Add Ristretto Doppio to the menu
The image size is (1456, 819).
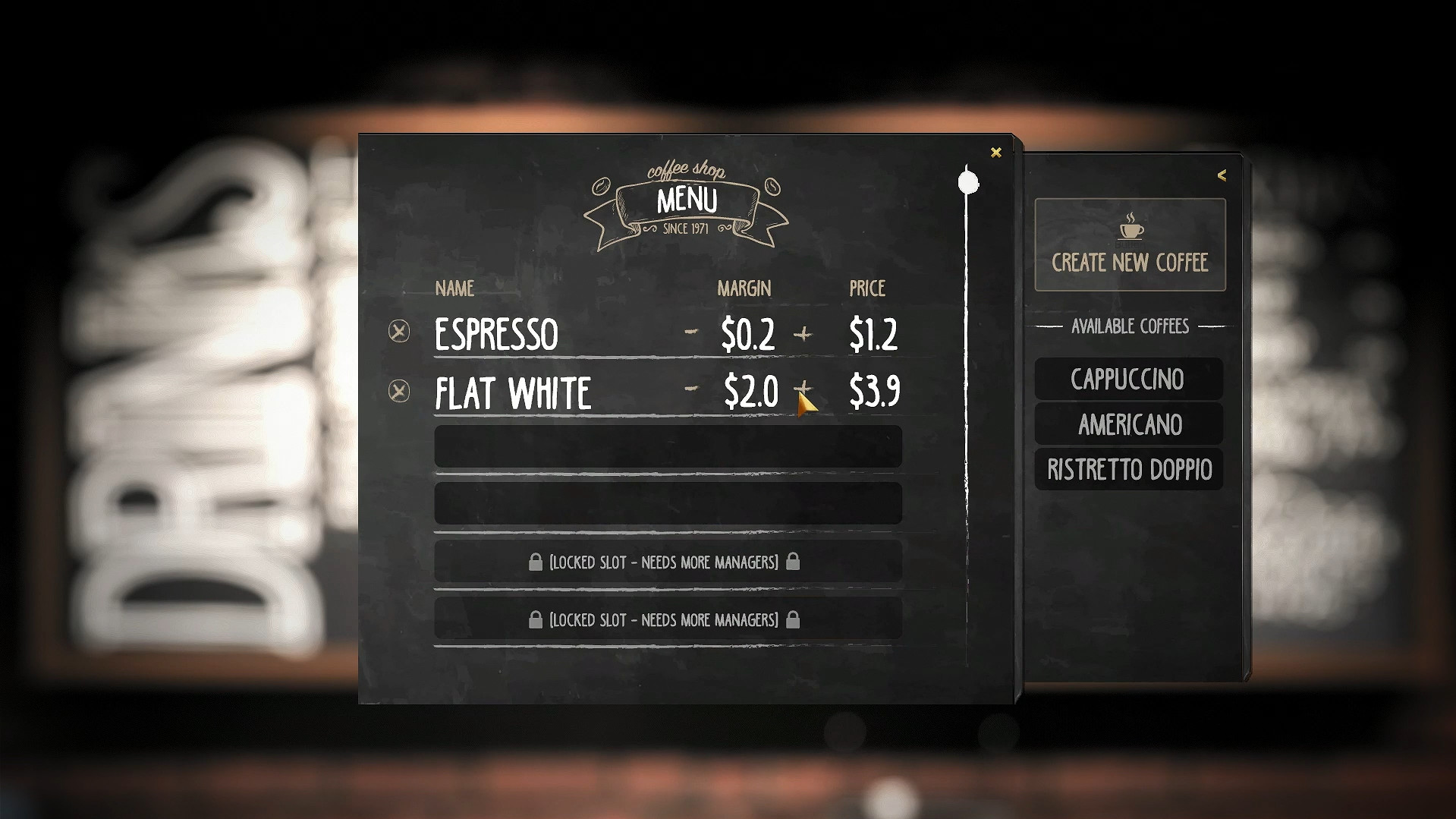coord(1128,470)
